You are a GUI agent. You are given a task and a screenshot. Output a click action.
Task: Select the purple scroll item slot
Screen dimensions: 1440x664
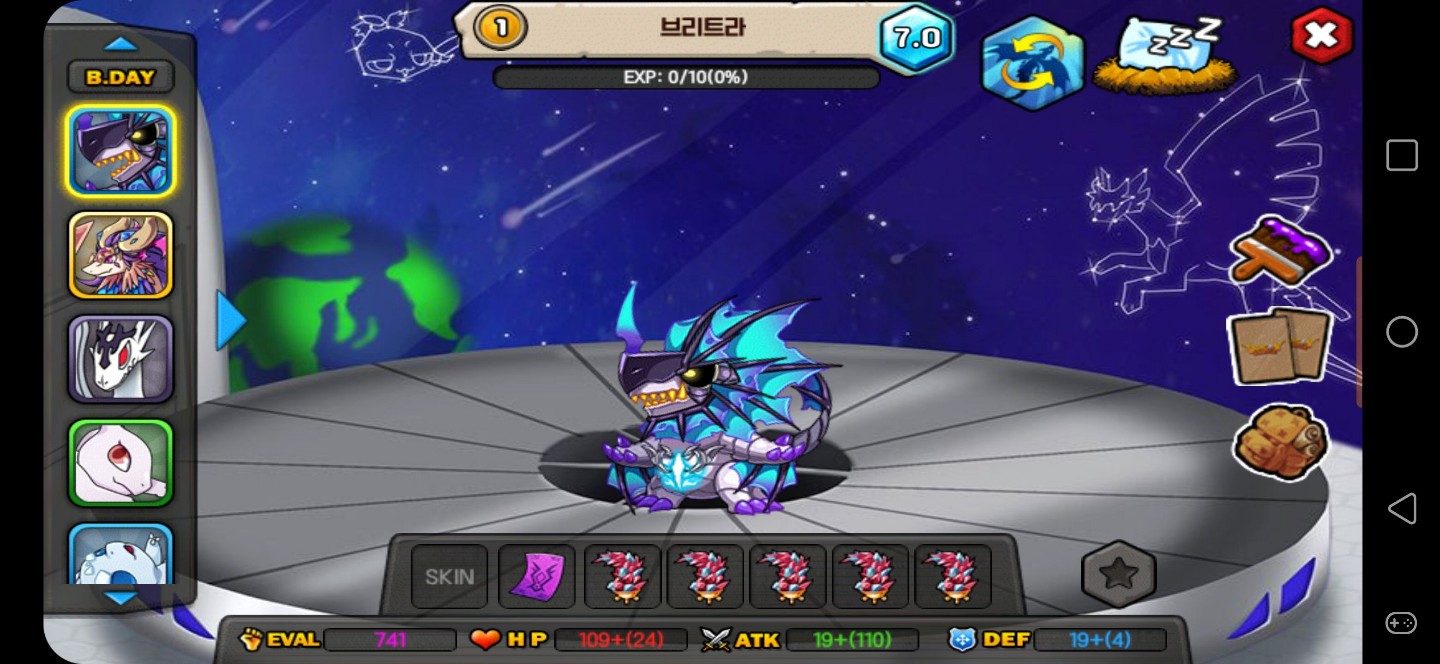[x=537, y=577]
